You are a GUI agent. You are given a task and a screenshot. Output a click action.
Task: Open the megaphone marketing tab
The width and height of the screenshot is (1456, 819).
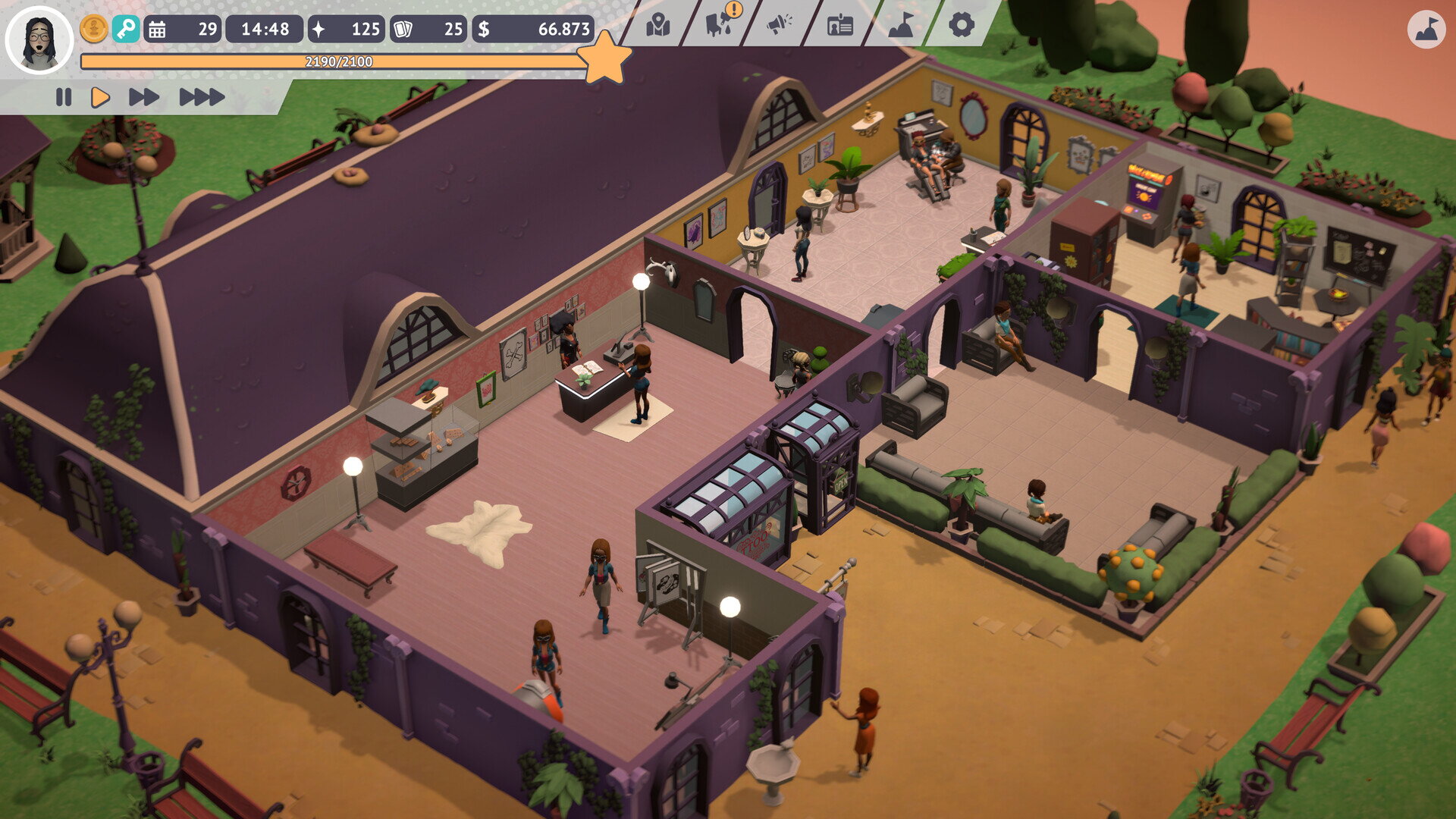click(779, 26)
